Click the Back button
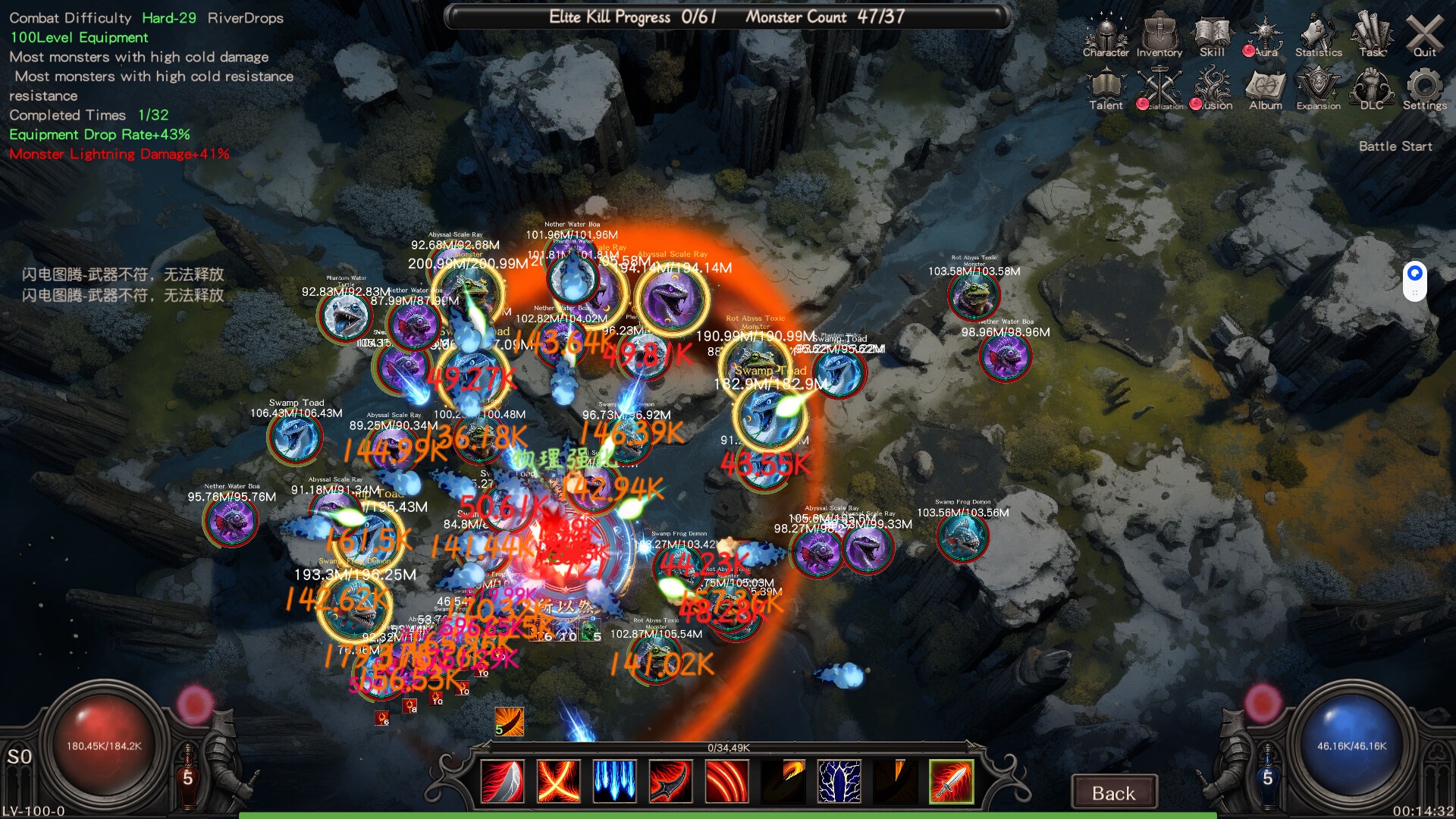The height and width of the screenshot is (819, 1456). [x=1113, y=792]
